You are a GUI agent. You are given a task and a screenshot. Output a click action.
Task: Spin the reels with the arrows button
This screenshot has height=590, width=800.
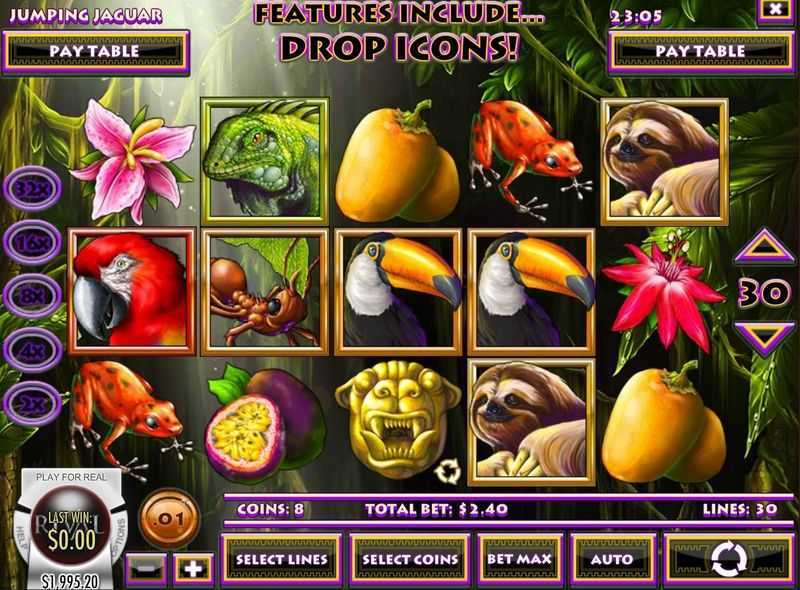pos(728,557)
